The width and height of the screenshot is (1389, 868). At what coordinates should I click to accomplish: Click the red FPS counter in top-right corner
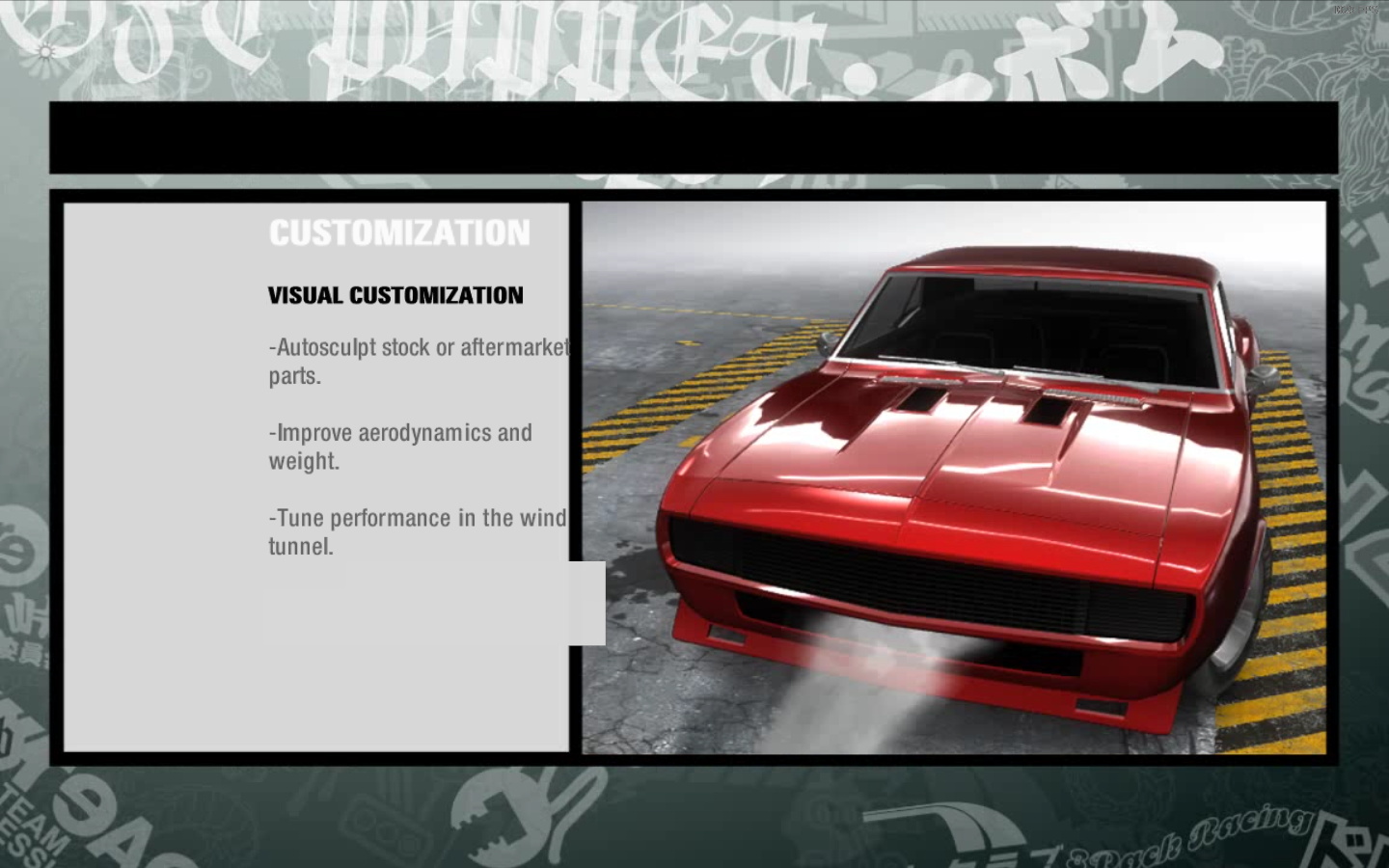tap(1354, 10)
